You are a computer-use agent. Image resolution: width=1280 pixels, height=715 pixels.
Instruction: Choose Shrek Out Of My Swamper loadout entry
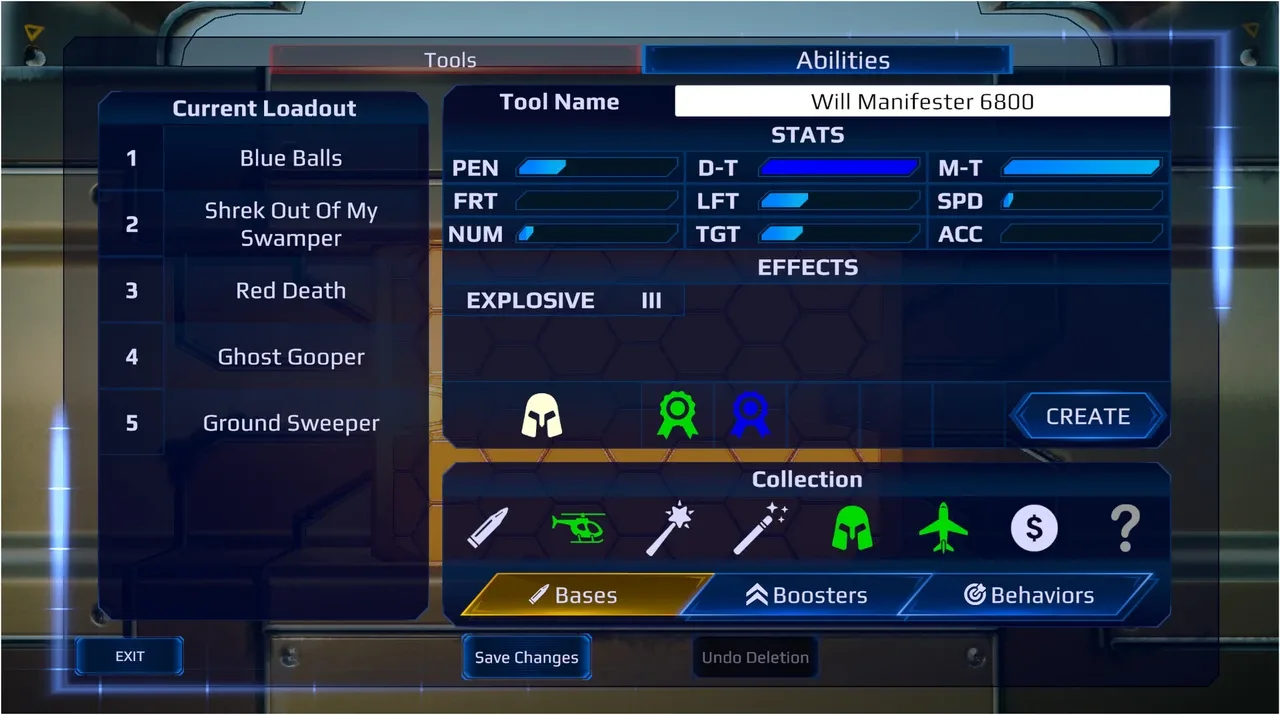(x=290, y=224)
